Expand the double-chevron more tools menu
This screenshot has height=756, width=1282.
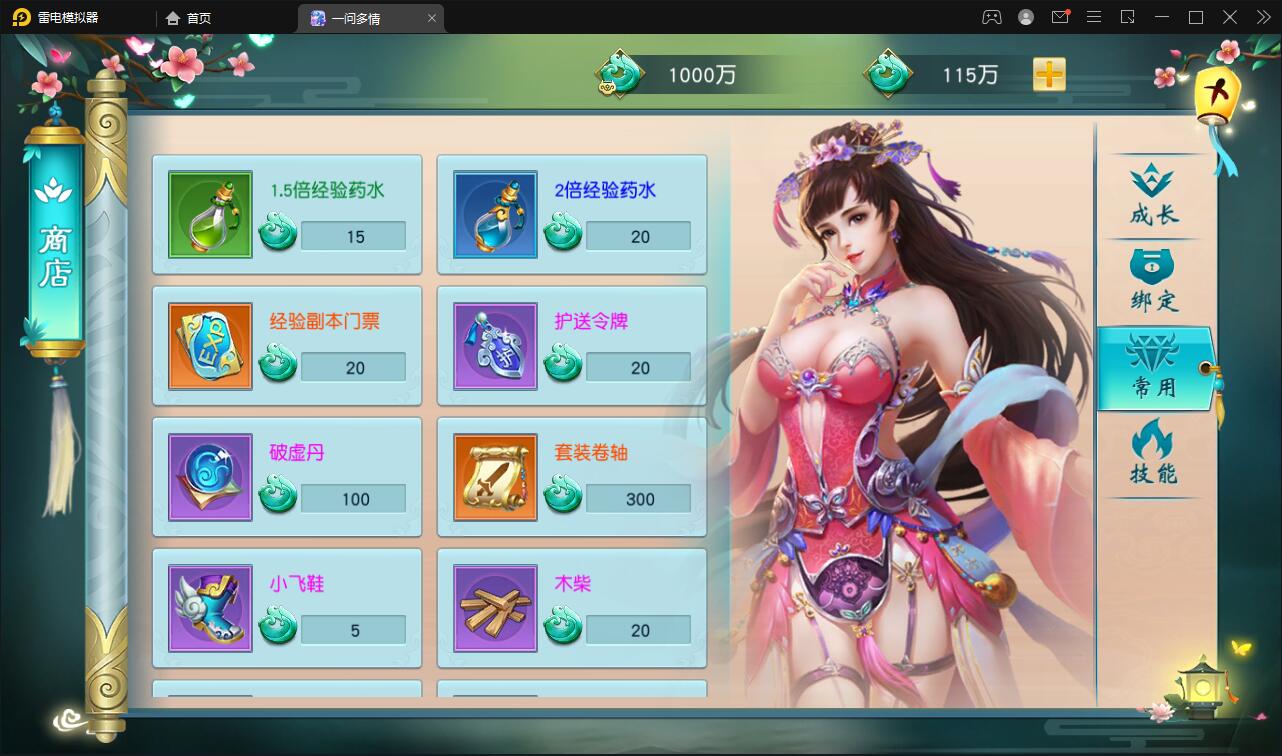(1265, 17)
